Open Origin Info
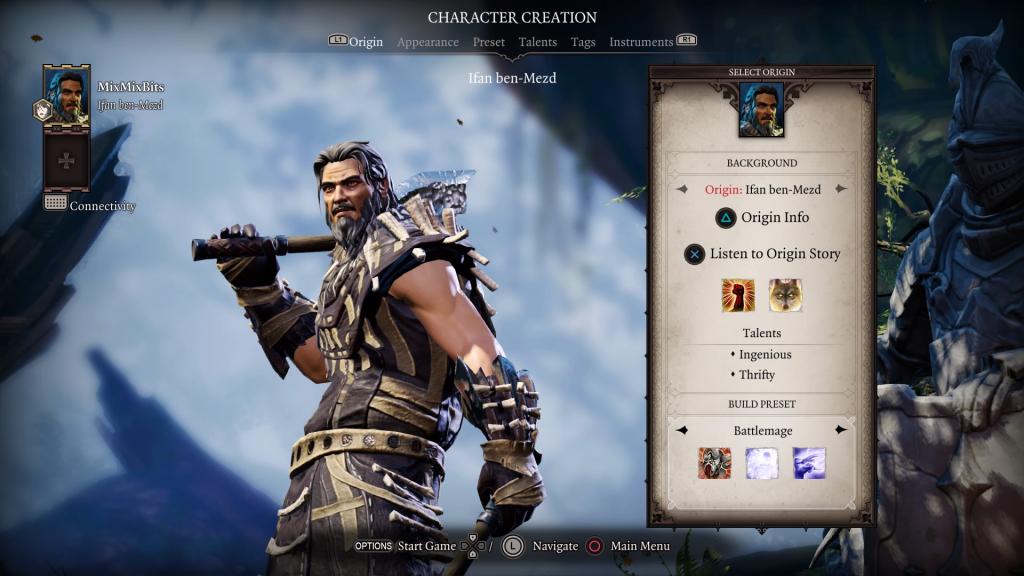 tap(762, 218)
